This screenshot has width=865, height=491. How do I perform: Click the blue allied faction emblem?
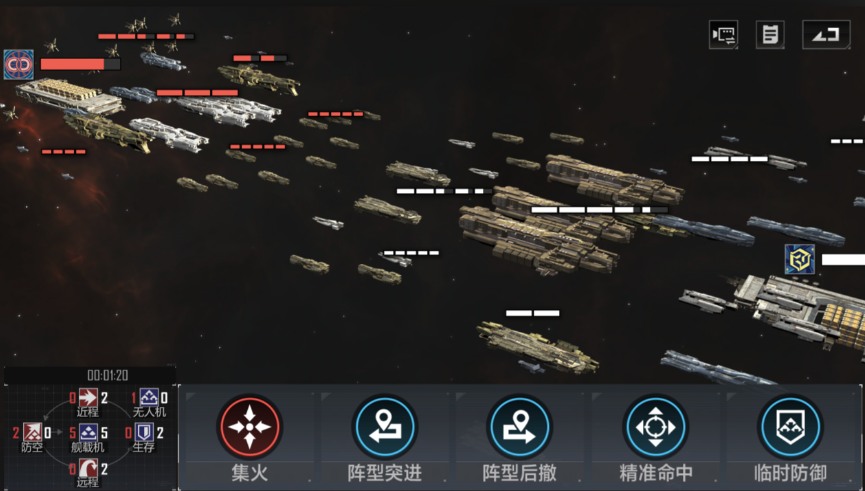pyautogui.click(x=799, y=259)
